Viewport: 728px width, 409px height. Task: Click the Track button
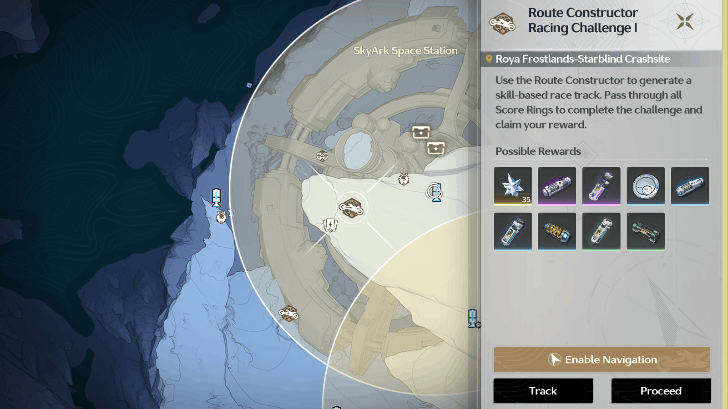click(x=543, y=391)
